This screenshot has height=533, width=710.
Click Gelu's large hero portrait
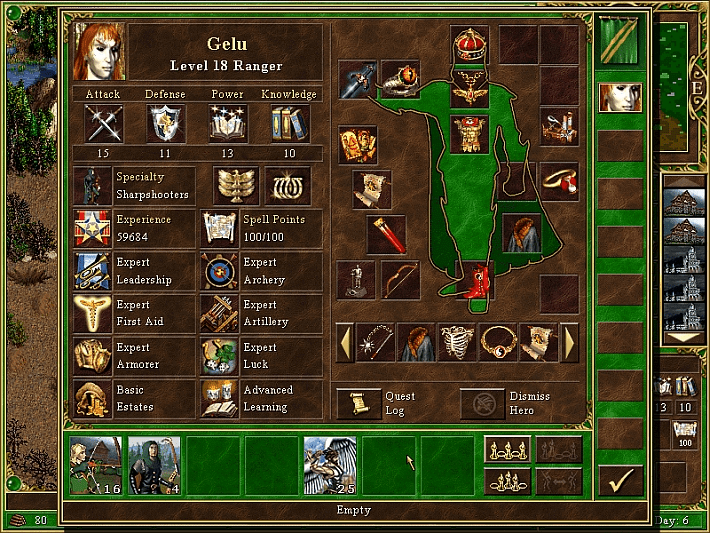pyautogui.click(x=99, y=51)
